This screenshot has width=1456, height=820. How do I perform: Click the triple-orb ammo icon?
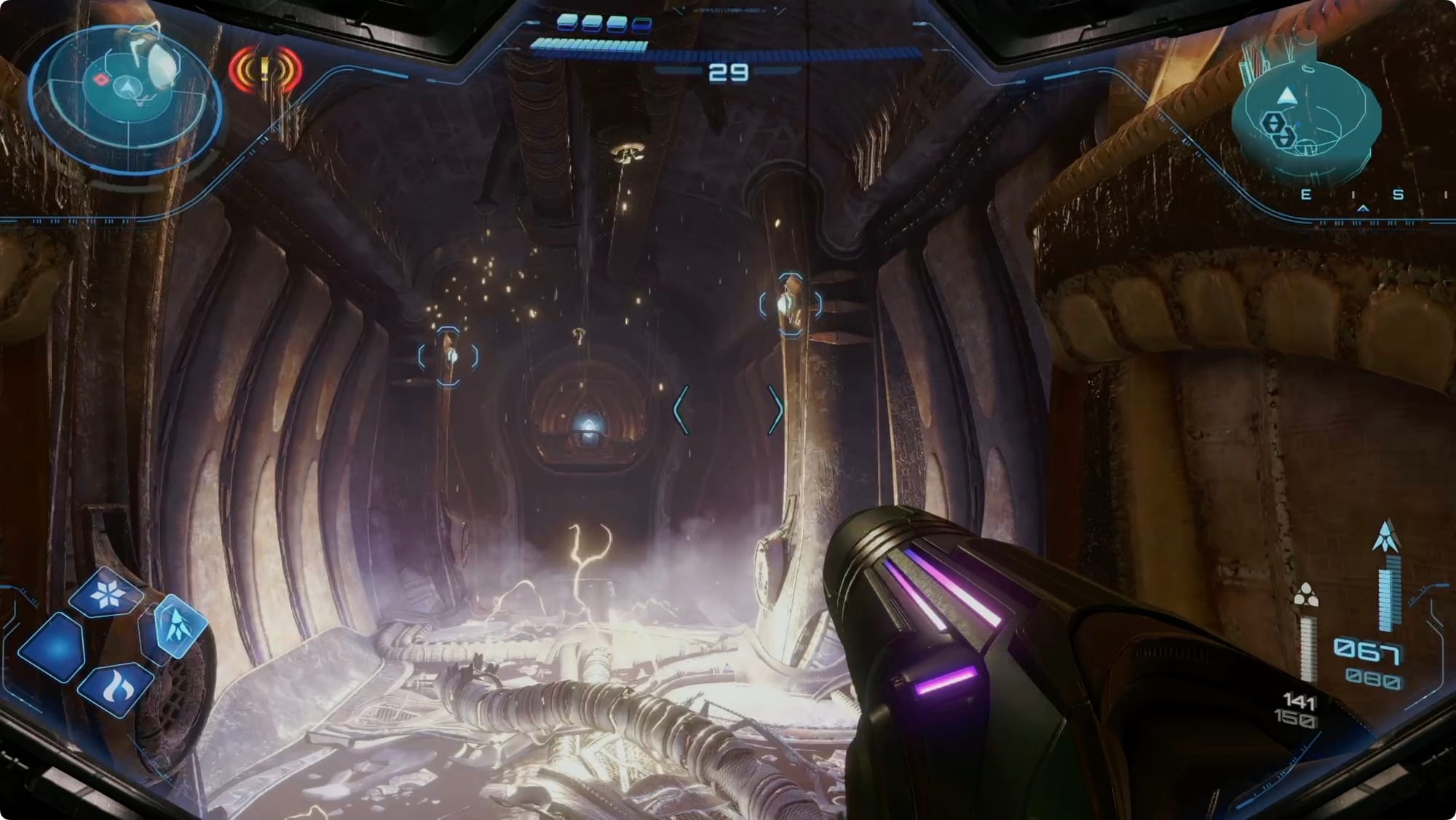pyautogui.click(x=1306, y=595)
